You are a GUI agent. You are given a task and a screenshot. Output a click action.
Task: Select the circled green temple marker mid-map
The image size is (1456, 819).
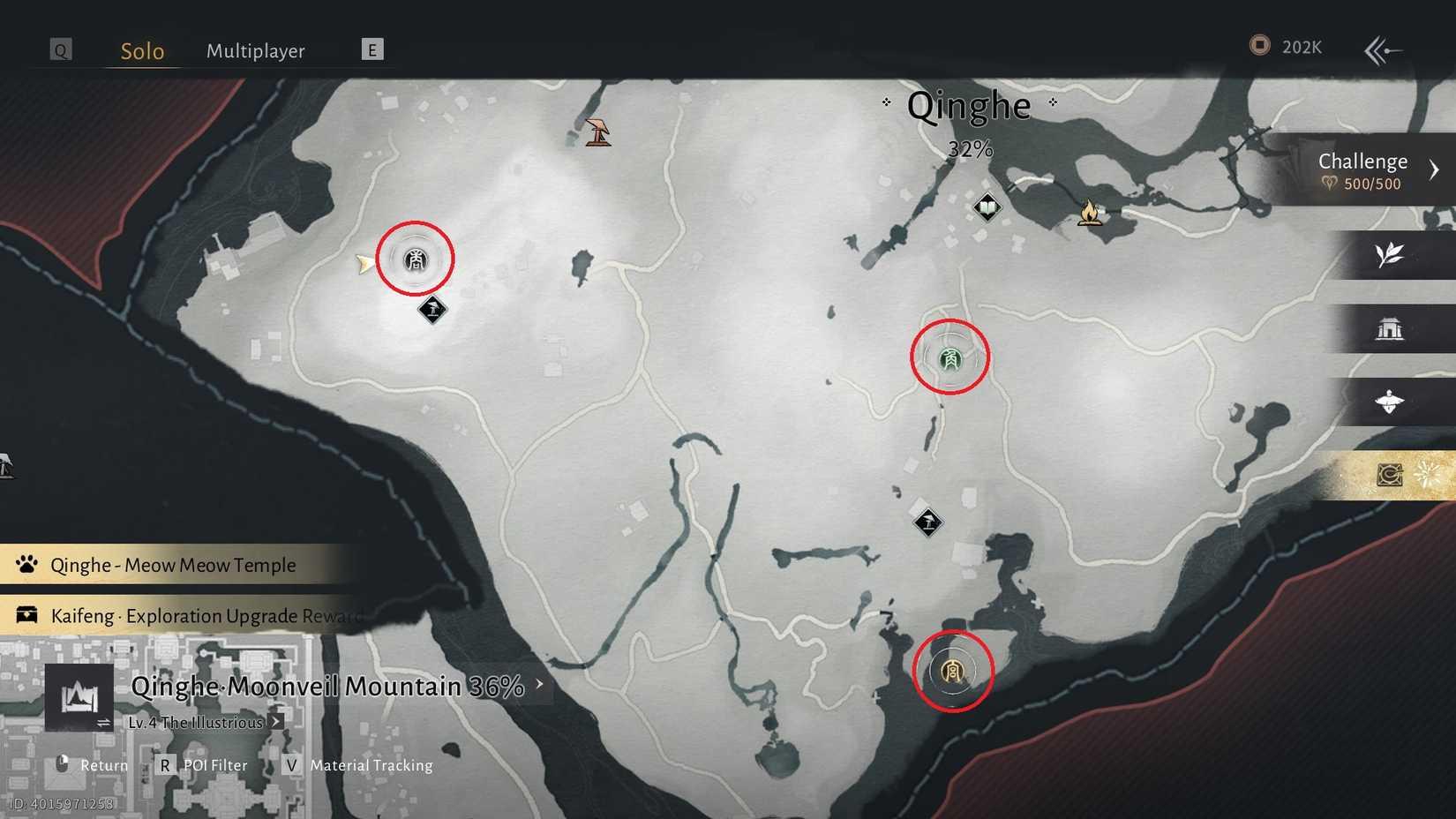(949, 357)
